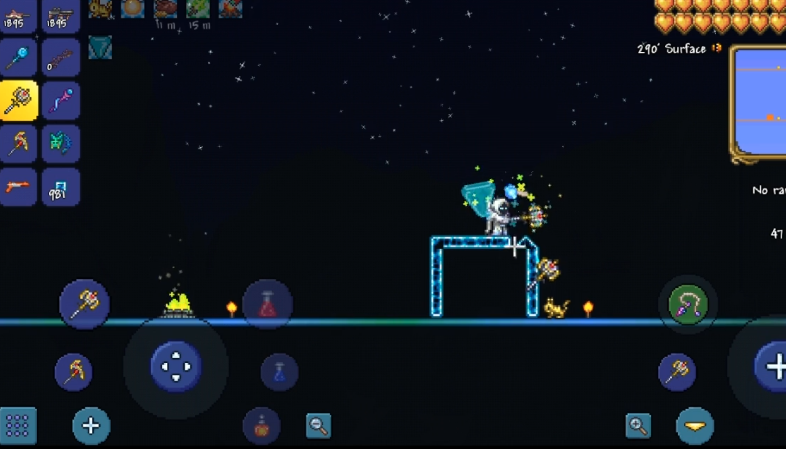Tap the movement joystick's directional pad

tap(176, 366)
